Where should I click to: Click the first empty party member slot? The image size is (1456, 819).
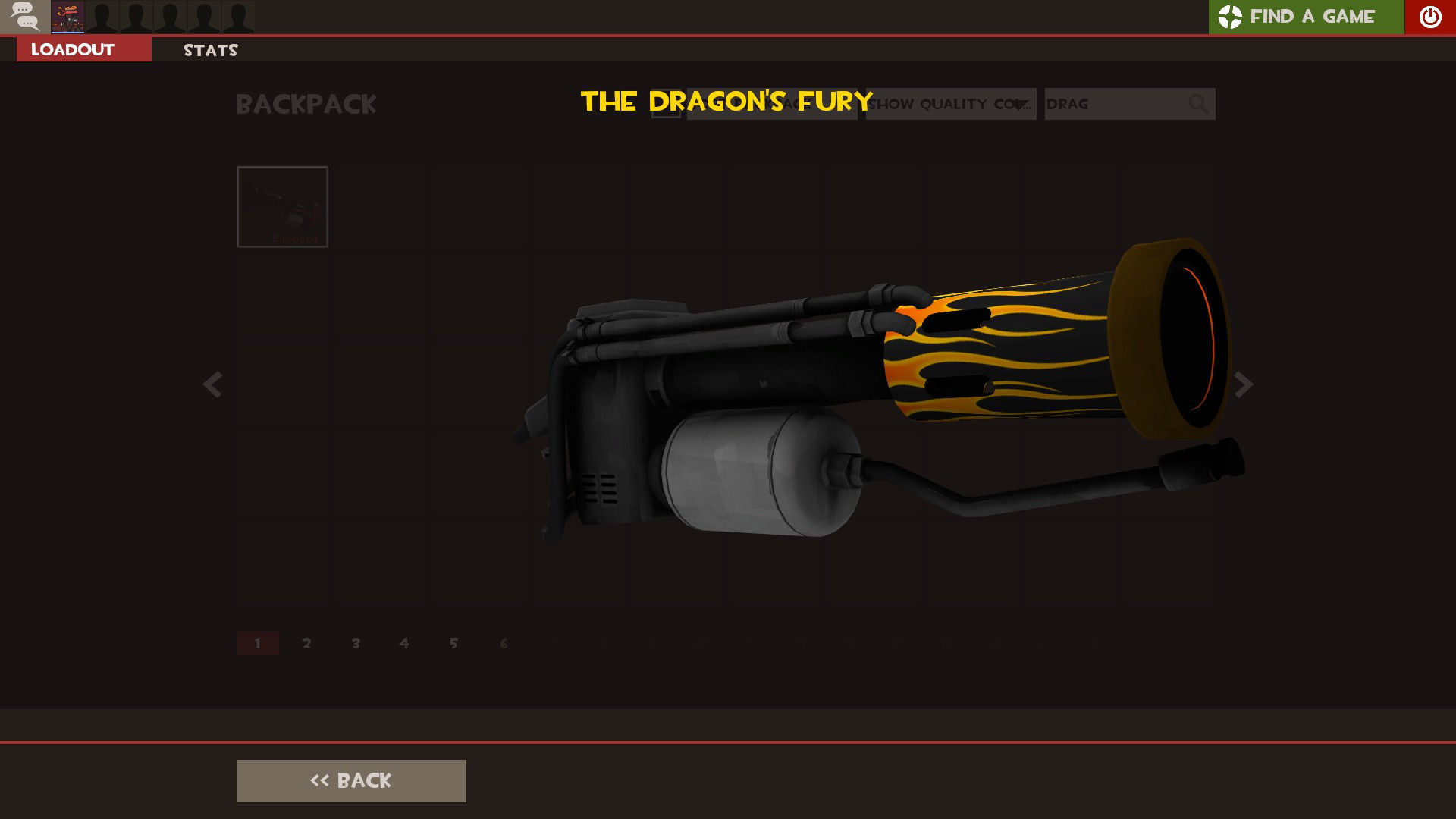[102, 17]
